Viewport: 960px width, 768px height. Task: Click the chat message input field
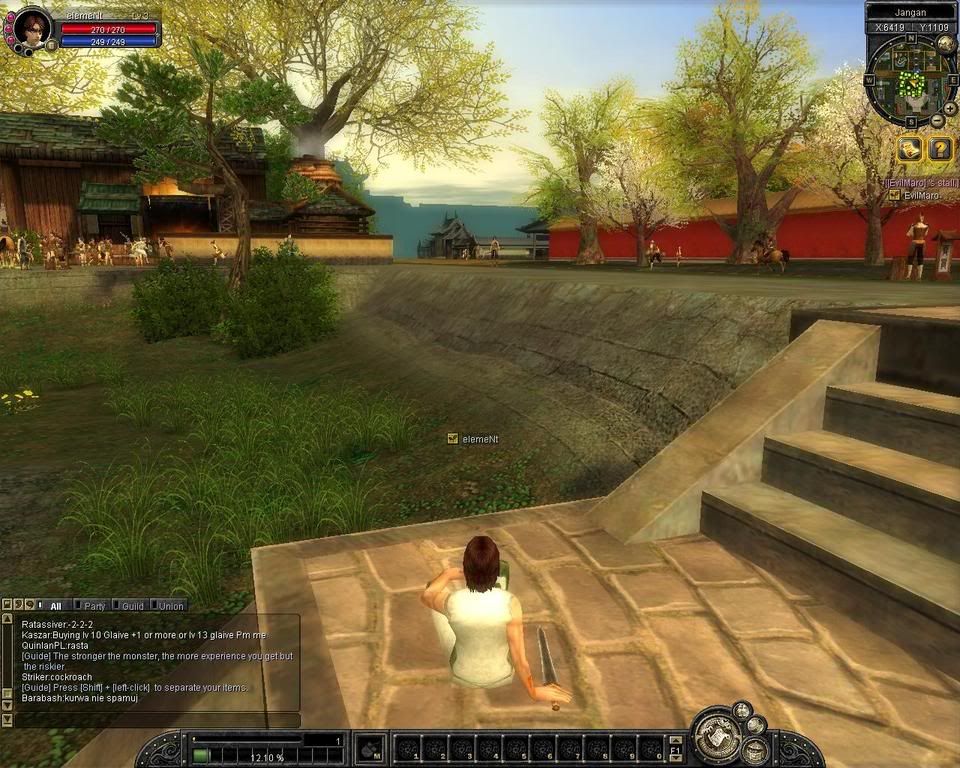(x=155, y=720)
